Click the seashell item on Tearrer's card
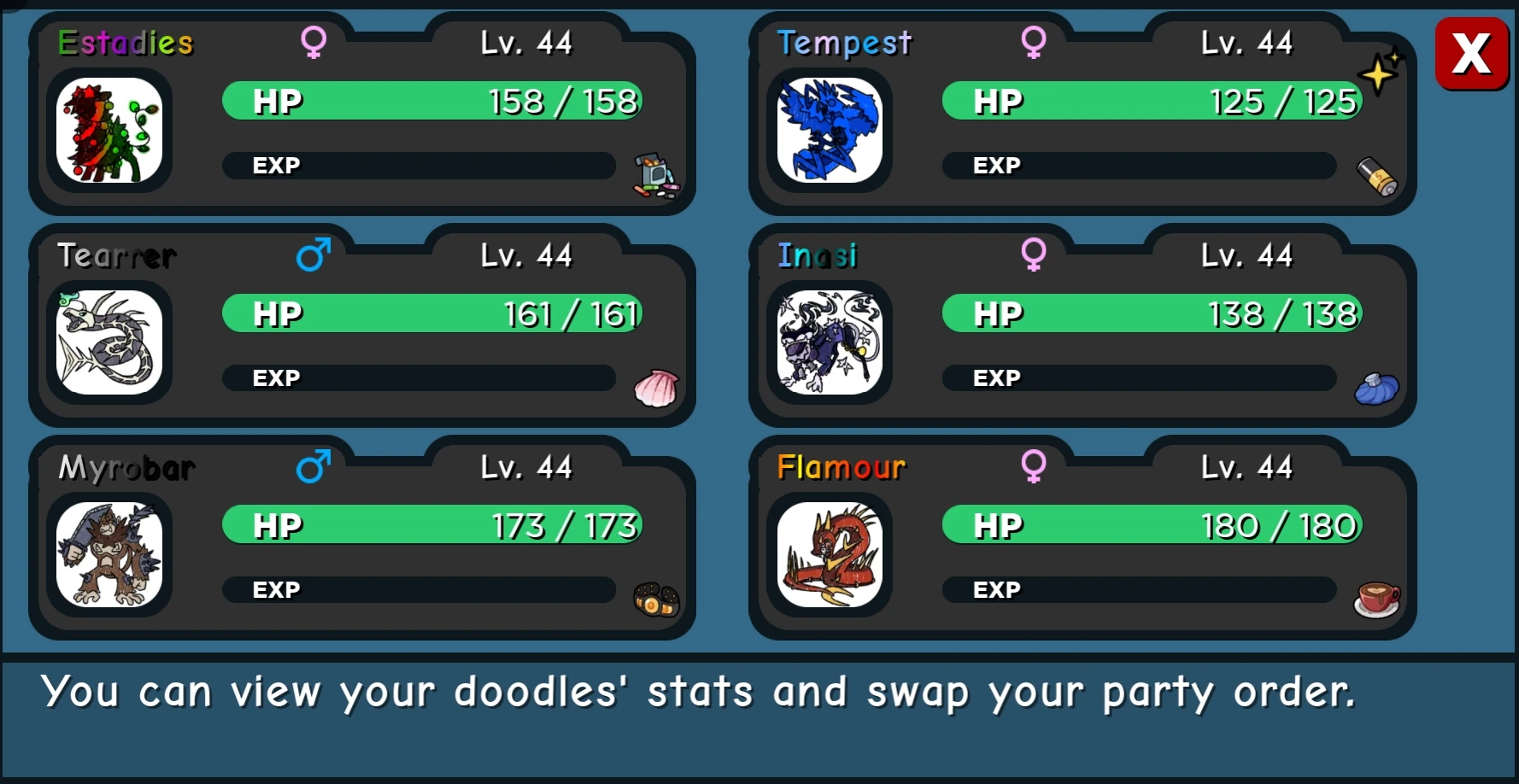Screen dimensions: 1519x784 click(656, 389)
